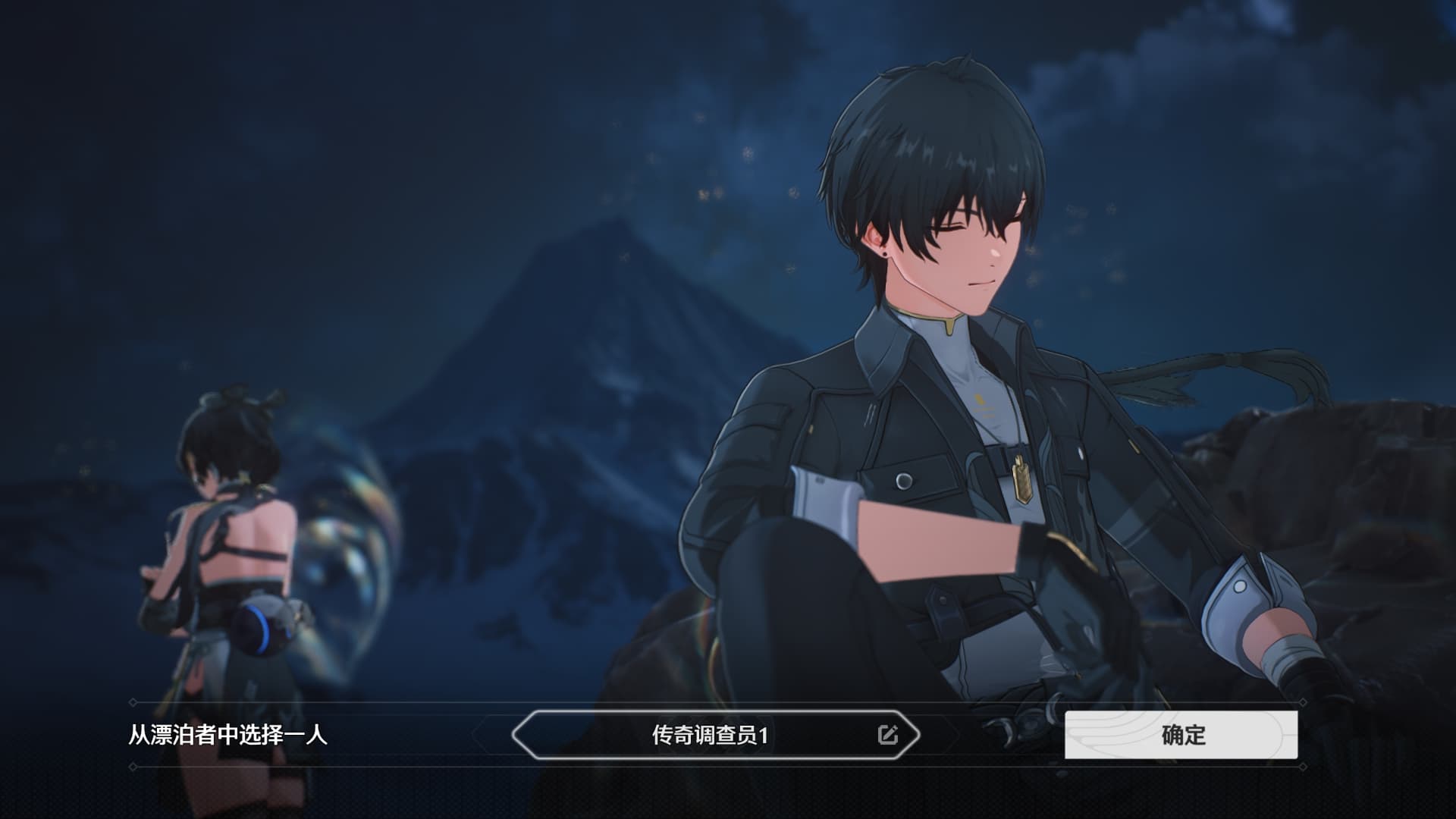Click the 传奇调查员1 name field

710,735
